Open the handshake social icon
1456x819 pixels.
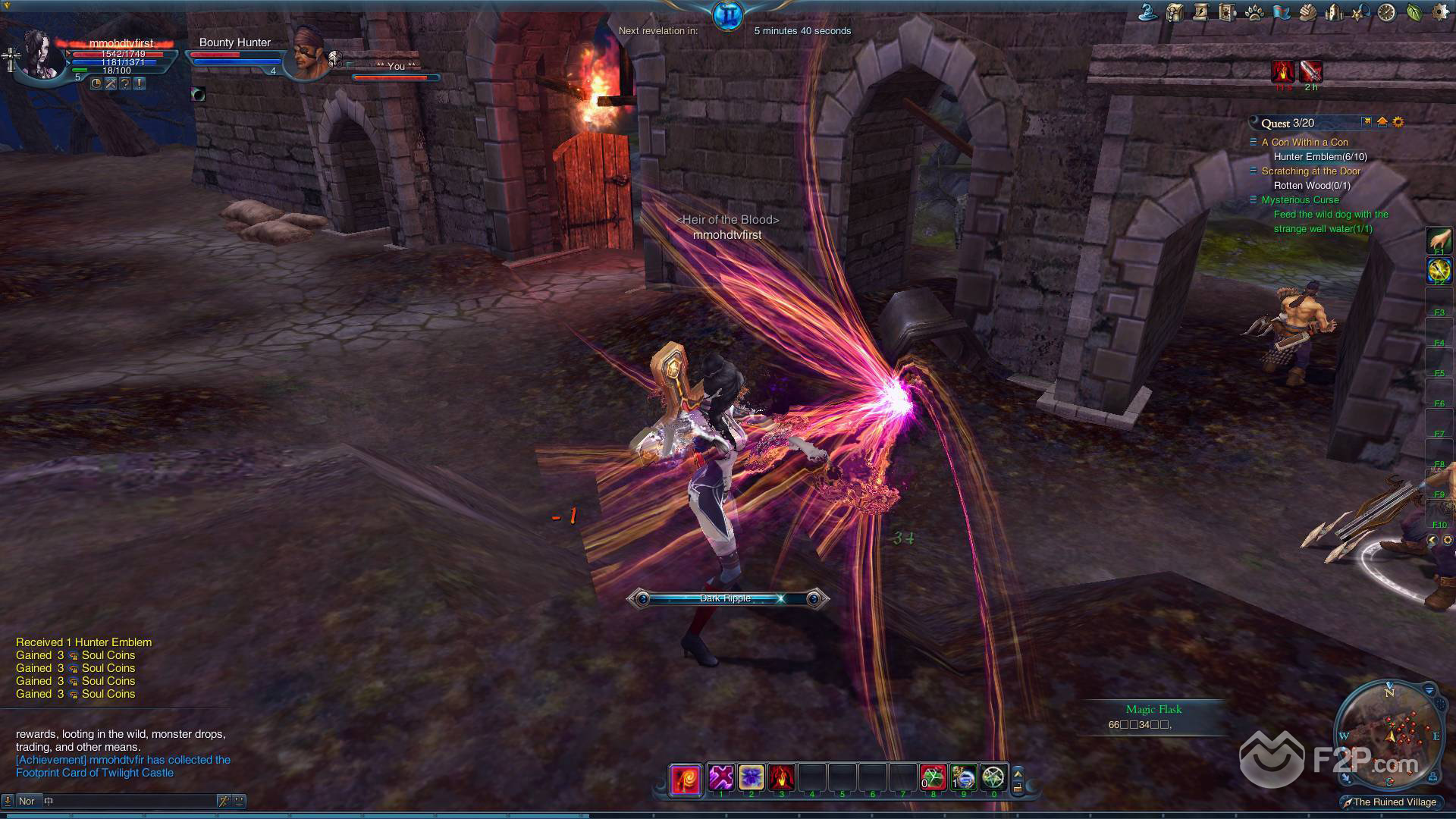click(x=1307, y=12)
